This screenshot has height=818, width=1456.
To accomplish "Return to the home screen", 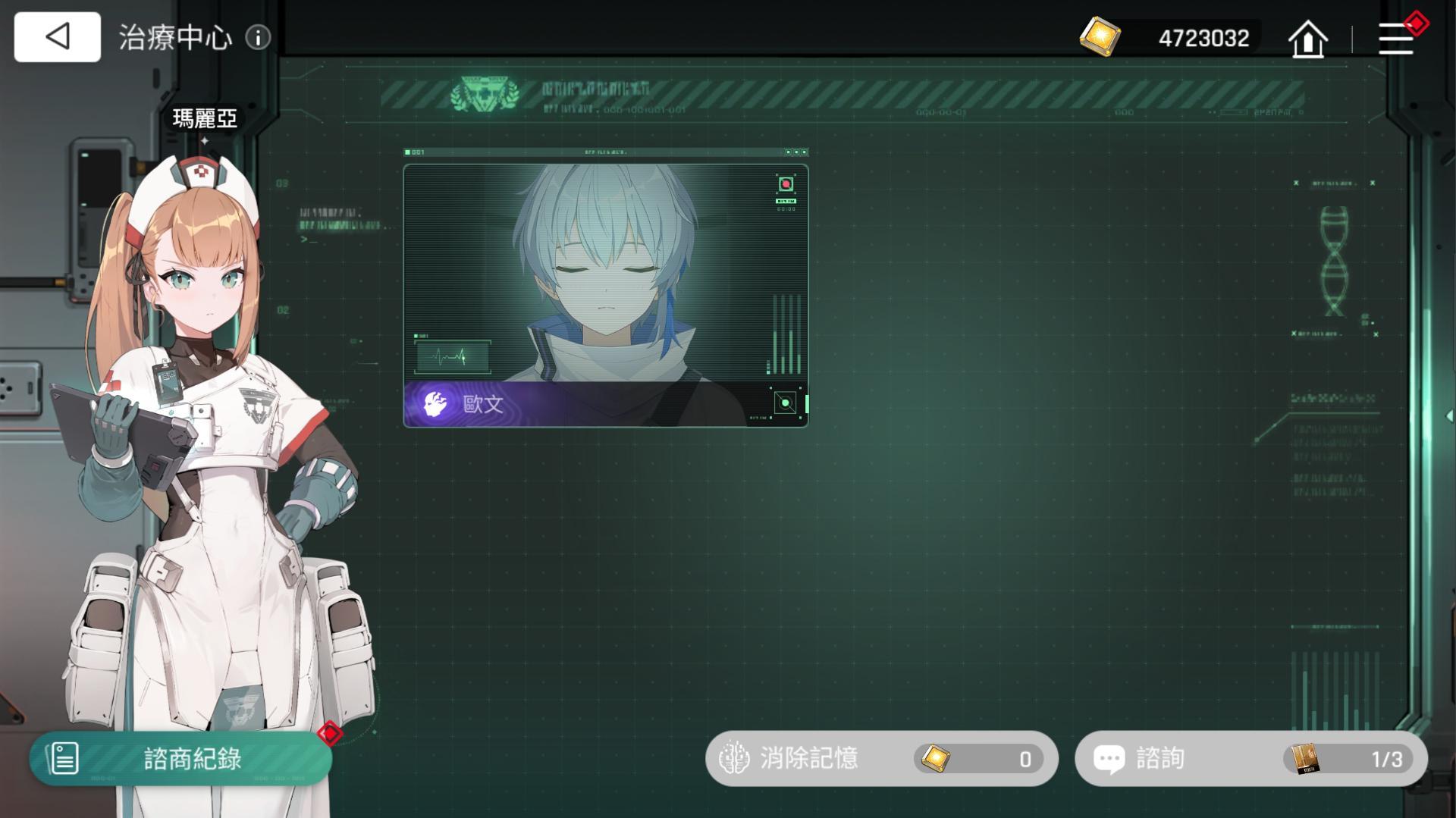I will (1307, 38).
